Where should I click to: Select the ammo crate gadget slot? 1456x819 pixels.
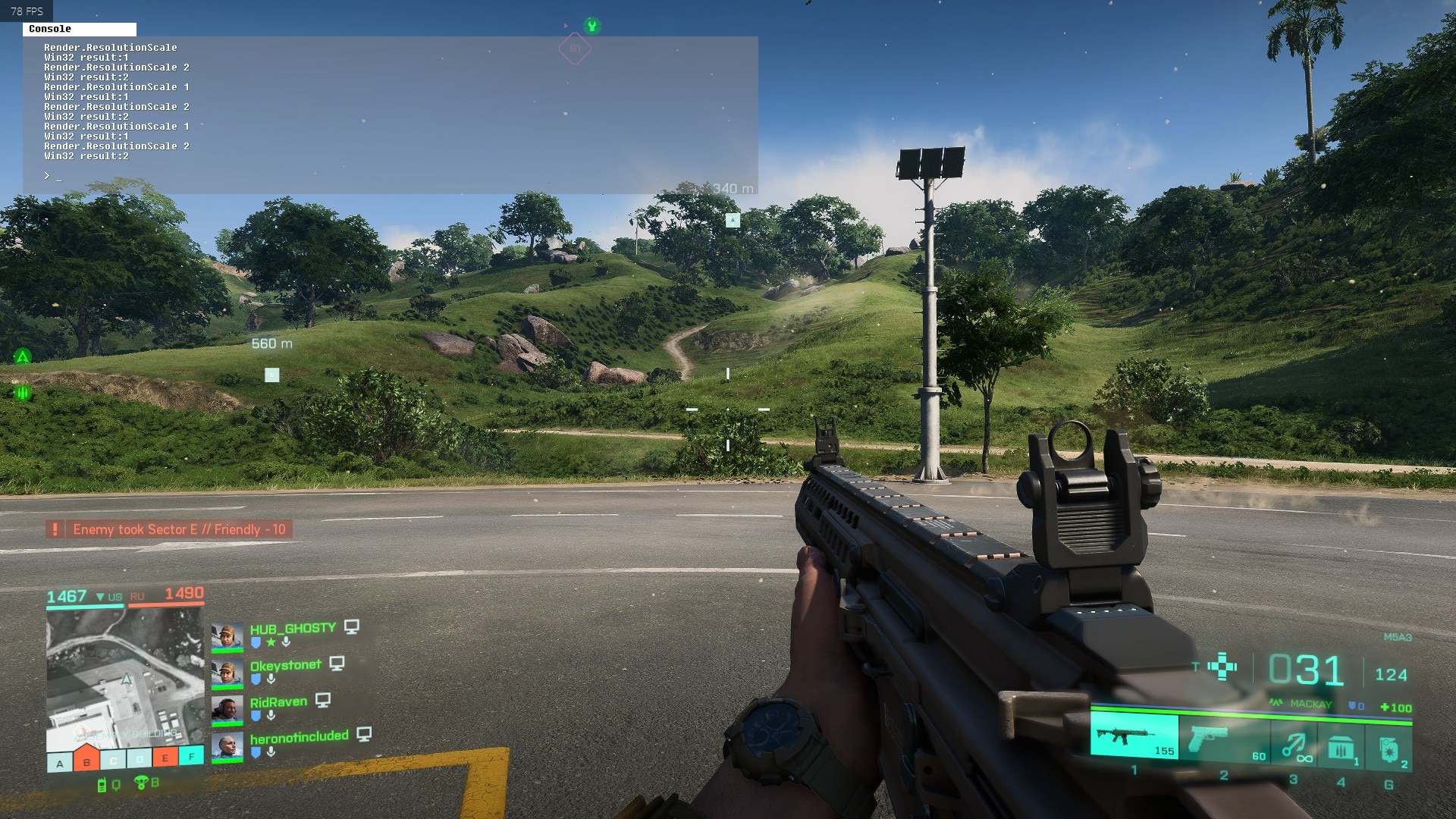pos(1341,748)
